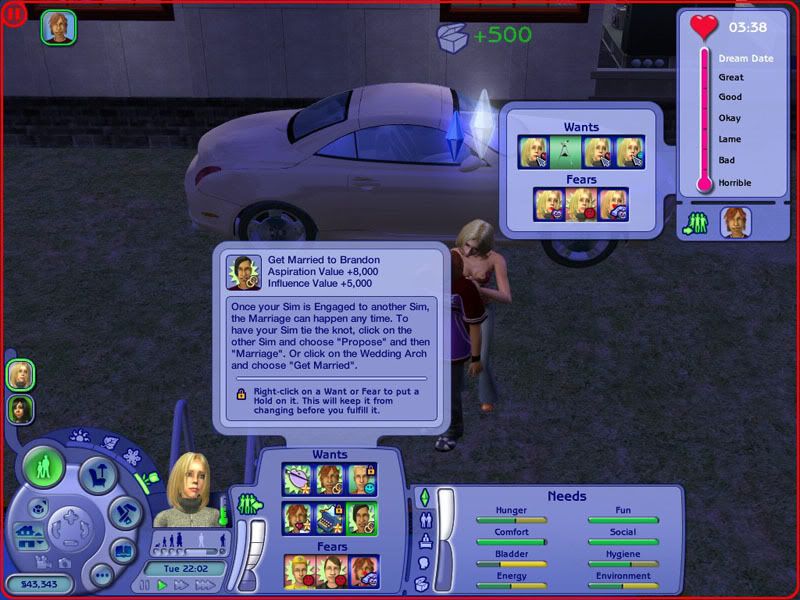Select the blonde Sim portrait in the sidebar

pyautogui.click(x=20, y=375)
